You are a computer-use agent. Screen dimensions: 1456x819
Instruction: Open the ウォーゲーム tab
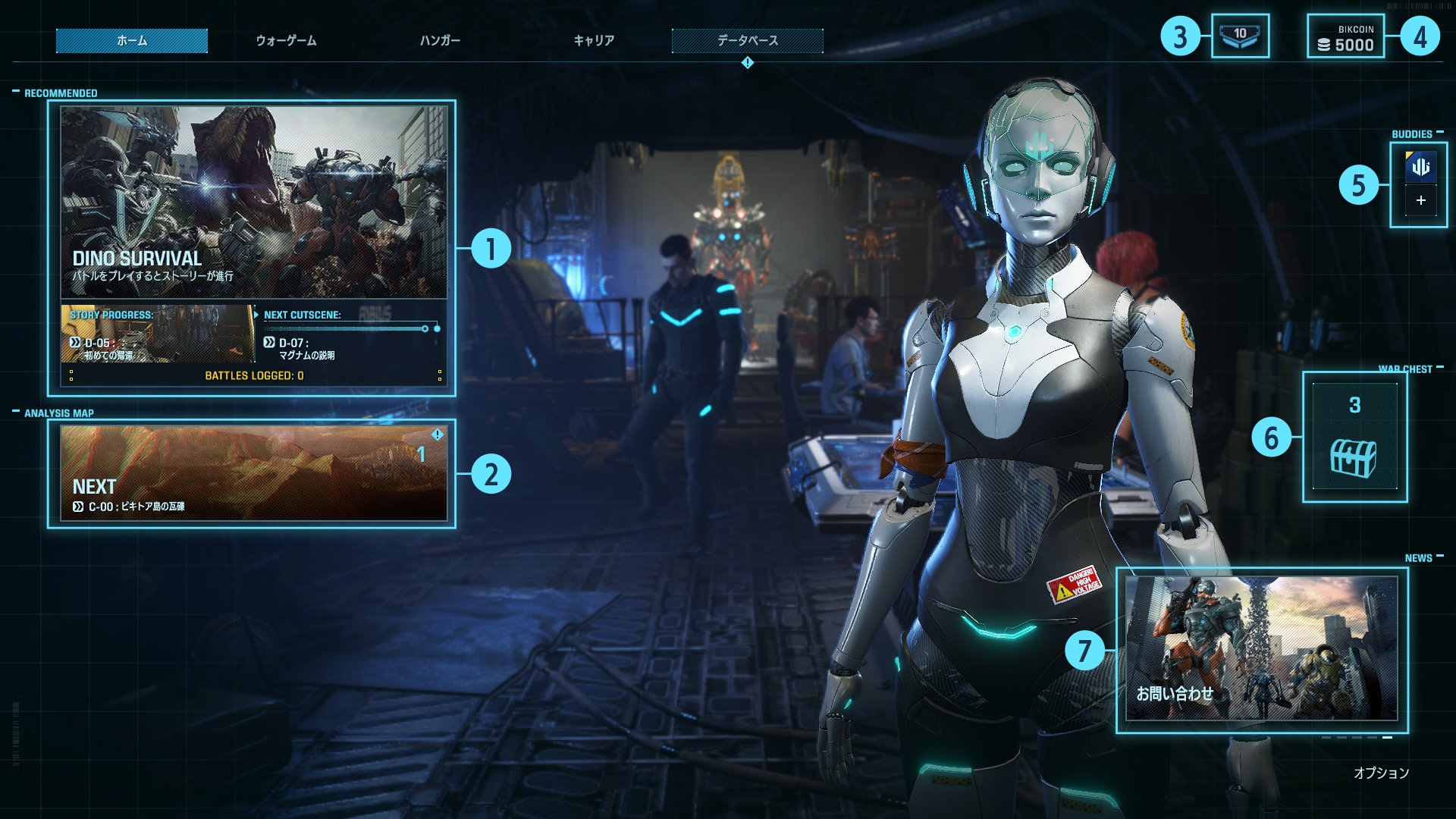[286, 41]
